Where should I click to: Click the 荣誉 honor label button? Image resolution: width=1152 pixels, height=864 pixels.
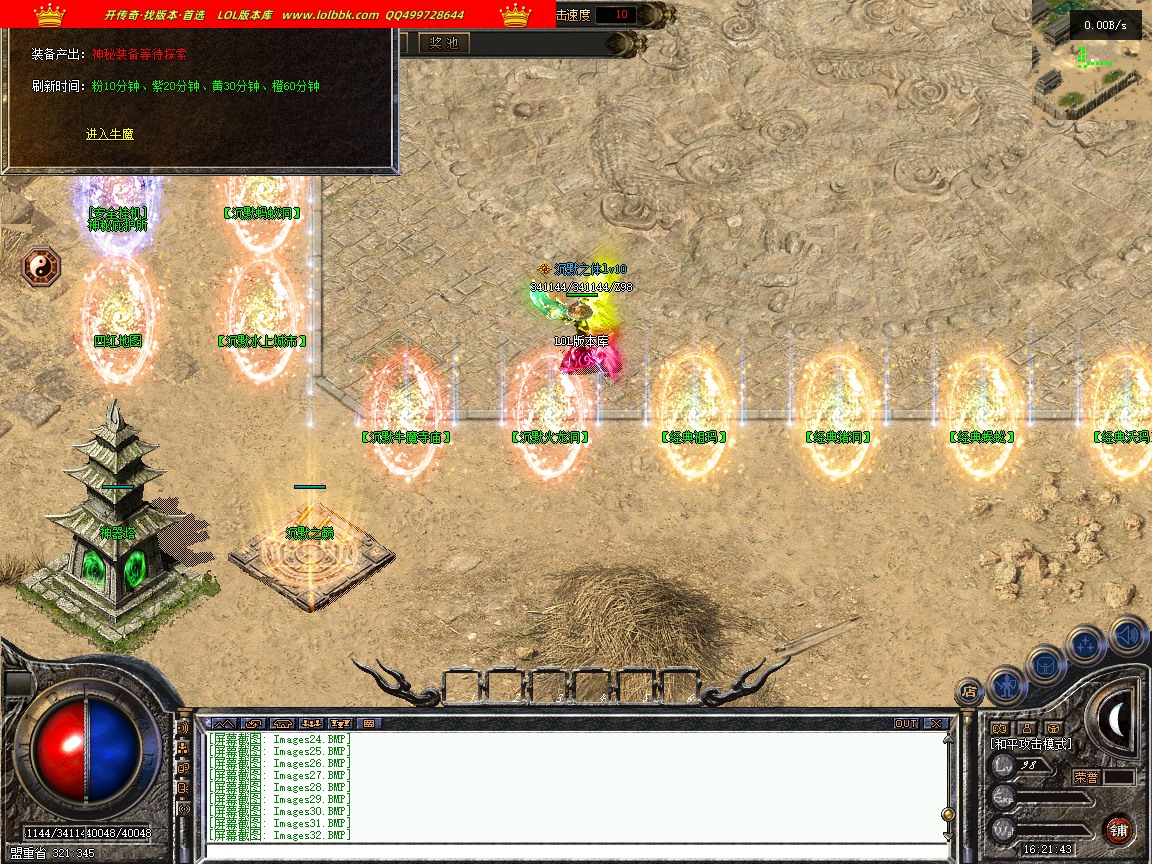point(1087,776)
